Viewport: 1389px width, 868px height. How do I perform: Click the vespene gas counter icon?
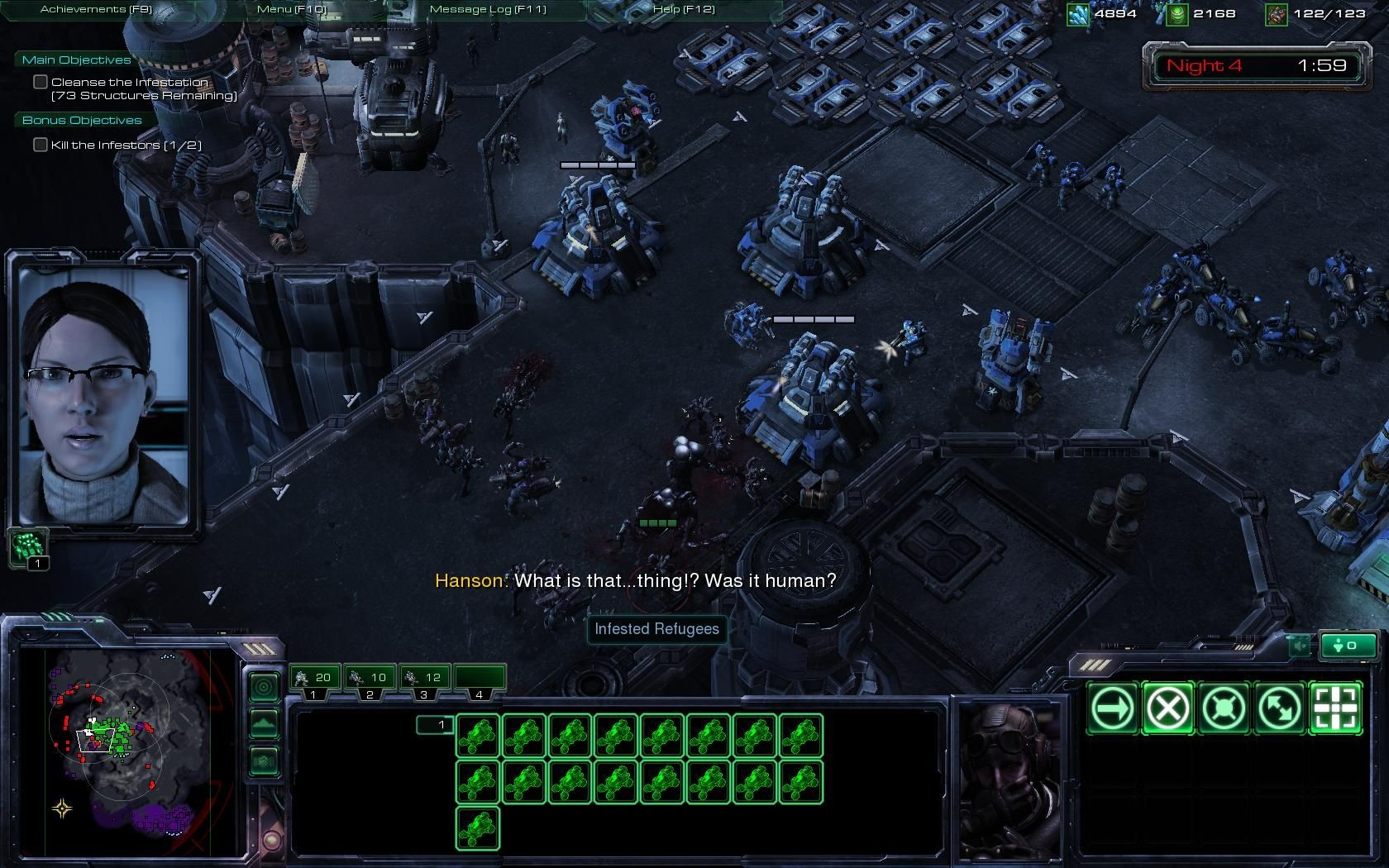coord(1177,13)
